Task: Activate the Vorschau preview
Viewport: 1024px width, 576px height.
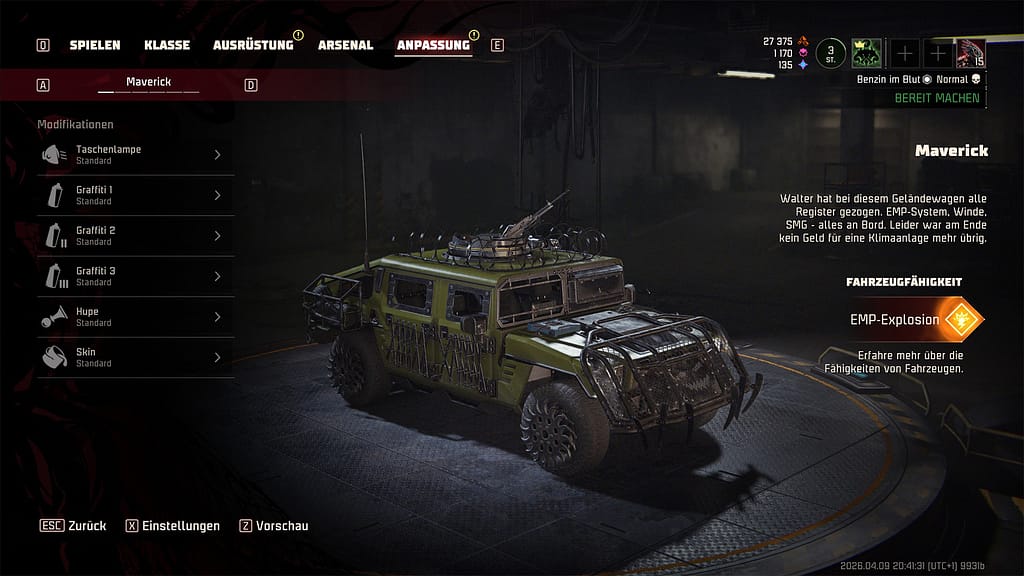Action: (x=274, y=526)
